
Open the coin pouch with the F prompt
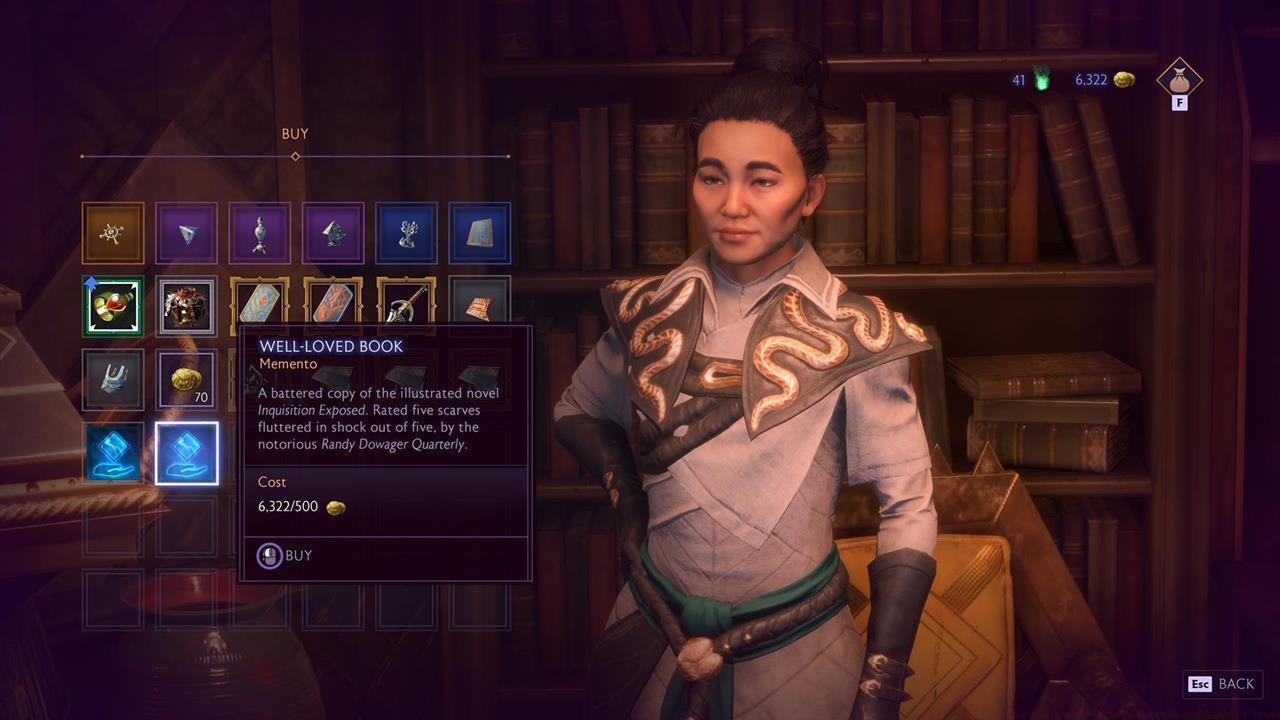pos(1178,82)
